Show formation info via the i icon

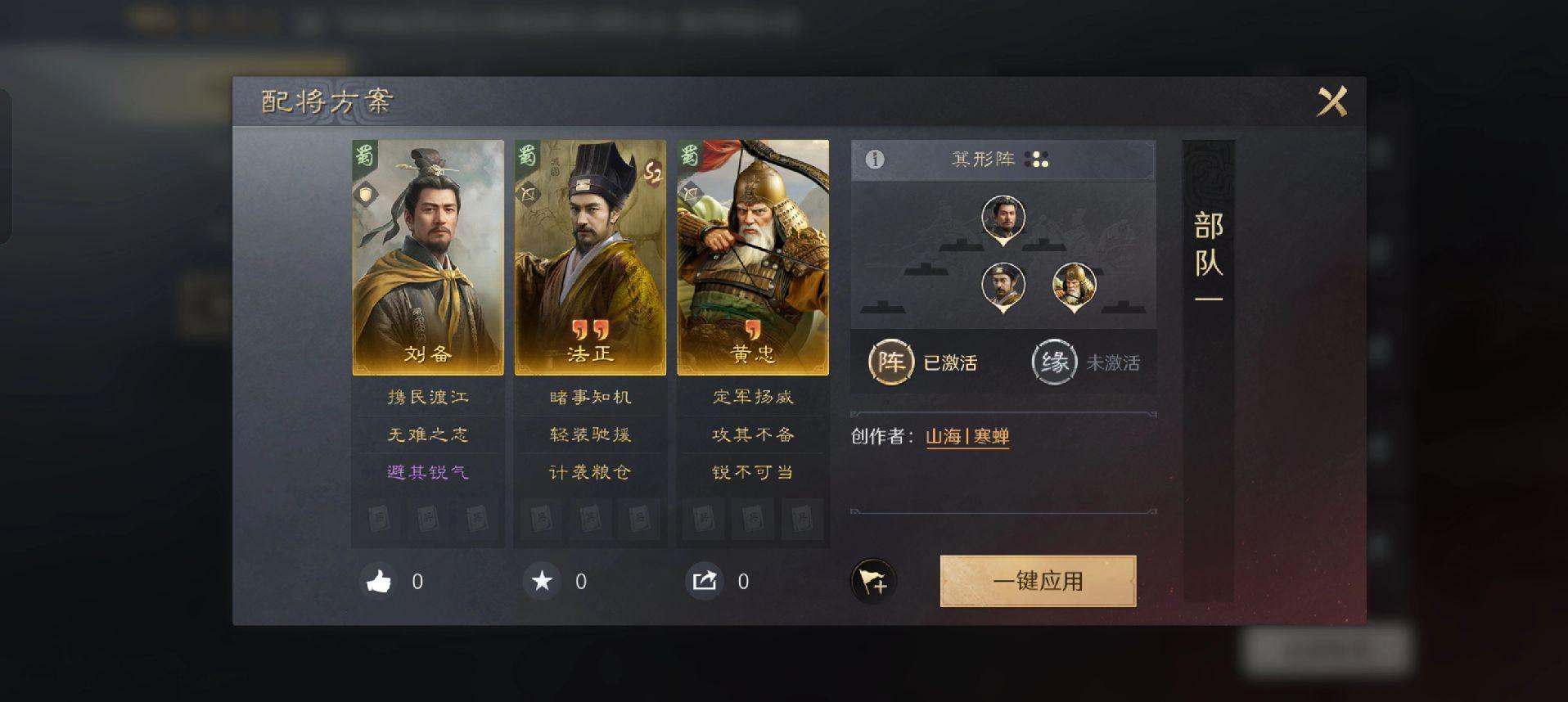[875, 160]
